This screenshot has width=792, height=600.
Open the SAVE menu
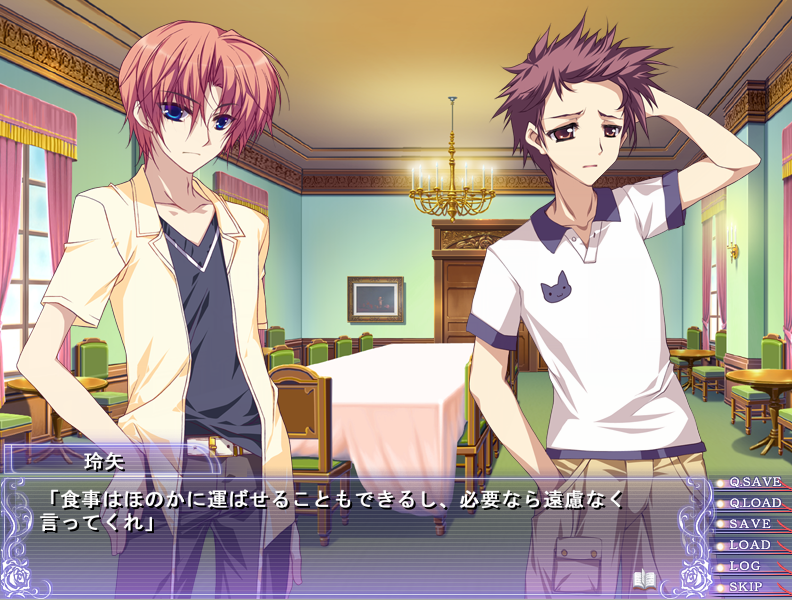click(x=750, y=524)
